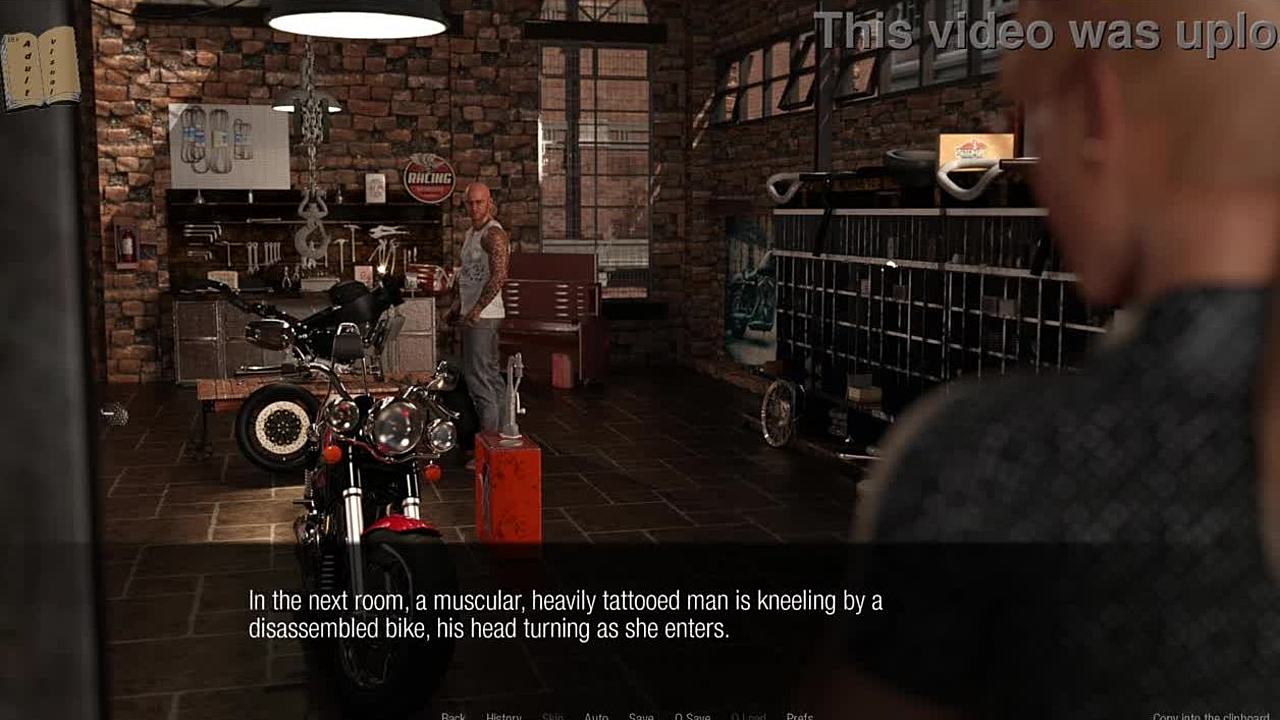Image resolution: width=1280 pixels, height=720 pixels.
Task: Click the Skip option in quick menu
Action: pos(553,716)
